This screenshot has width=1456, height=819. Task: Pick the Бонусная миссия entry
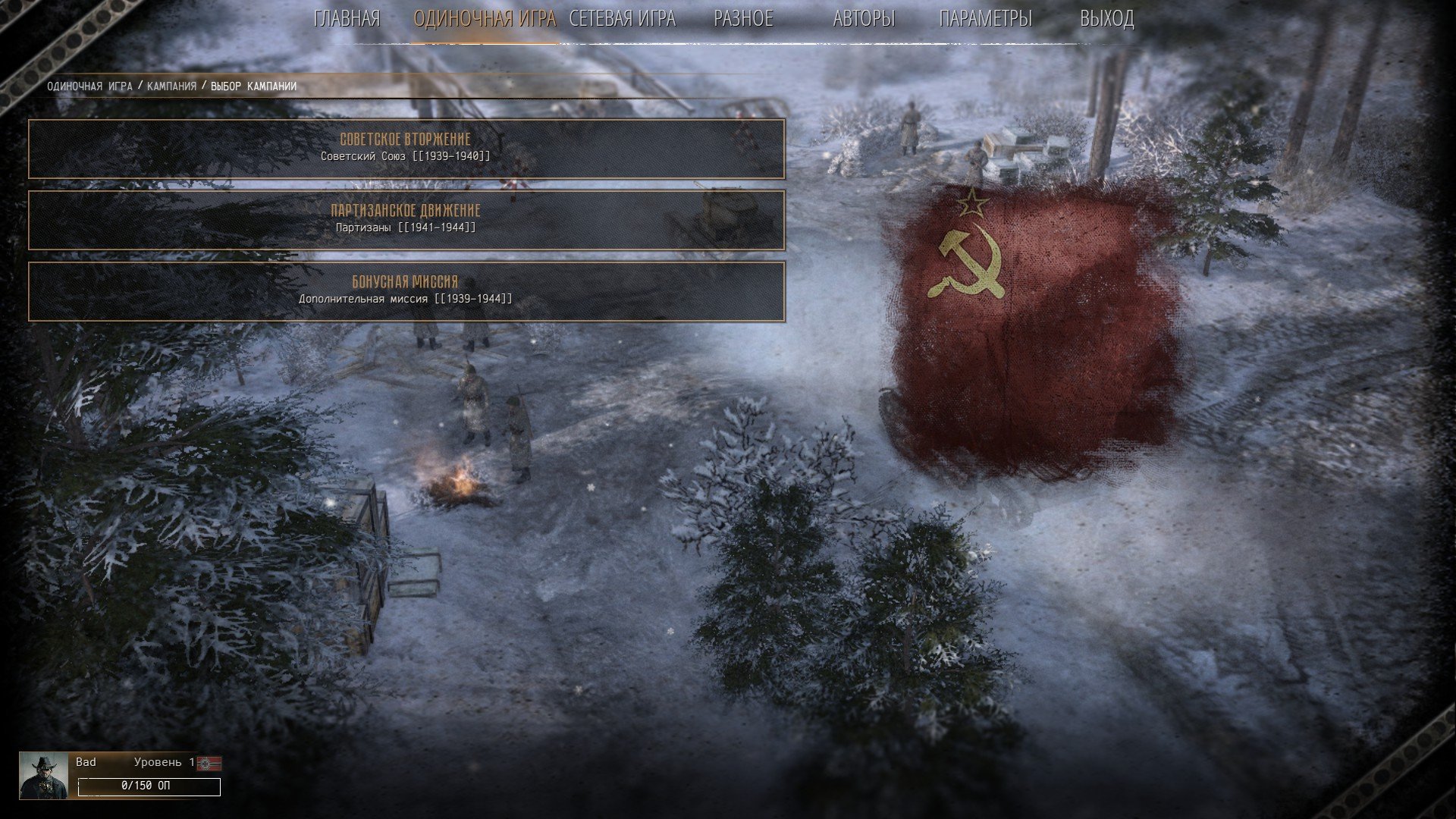click(406, 291)
